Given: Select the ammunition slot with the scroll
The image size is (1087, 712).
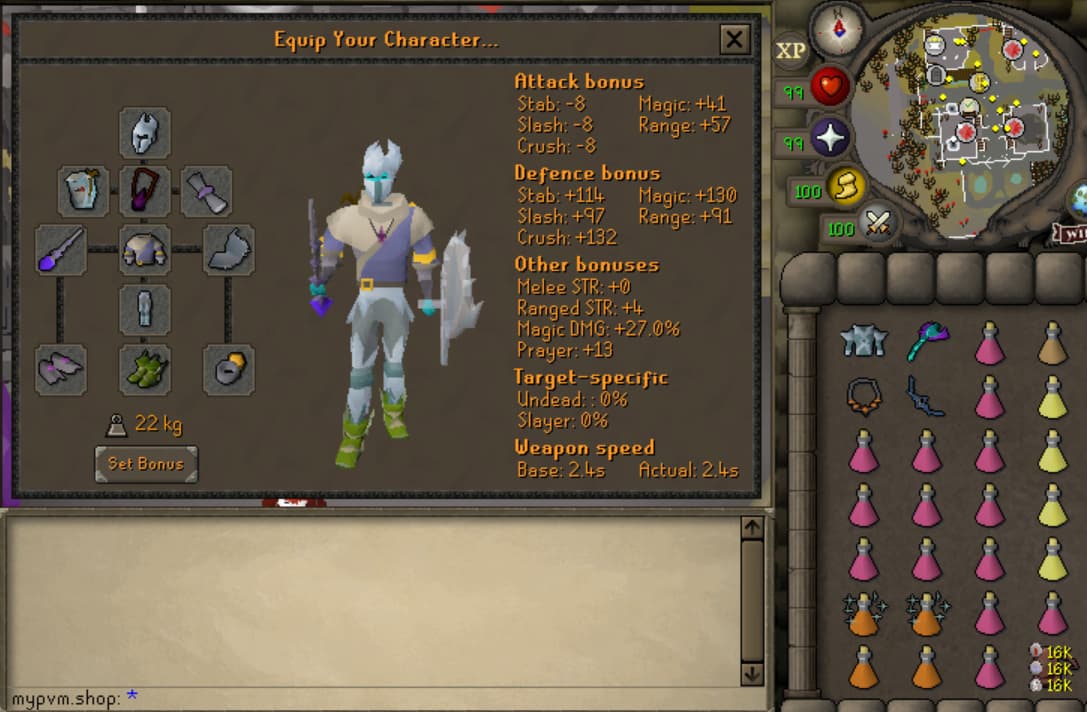Looking at the screenshot, I should tap(207, 191).
